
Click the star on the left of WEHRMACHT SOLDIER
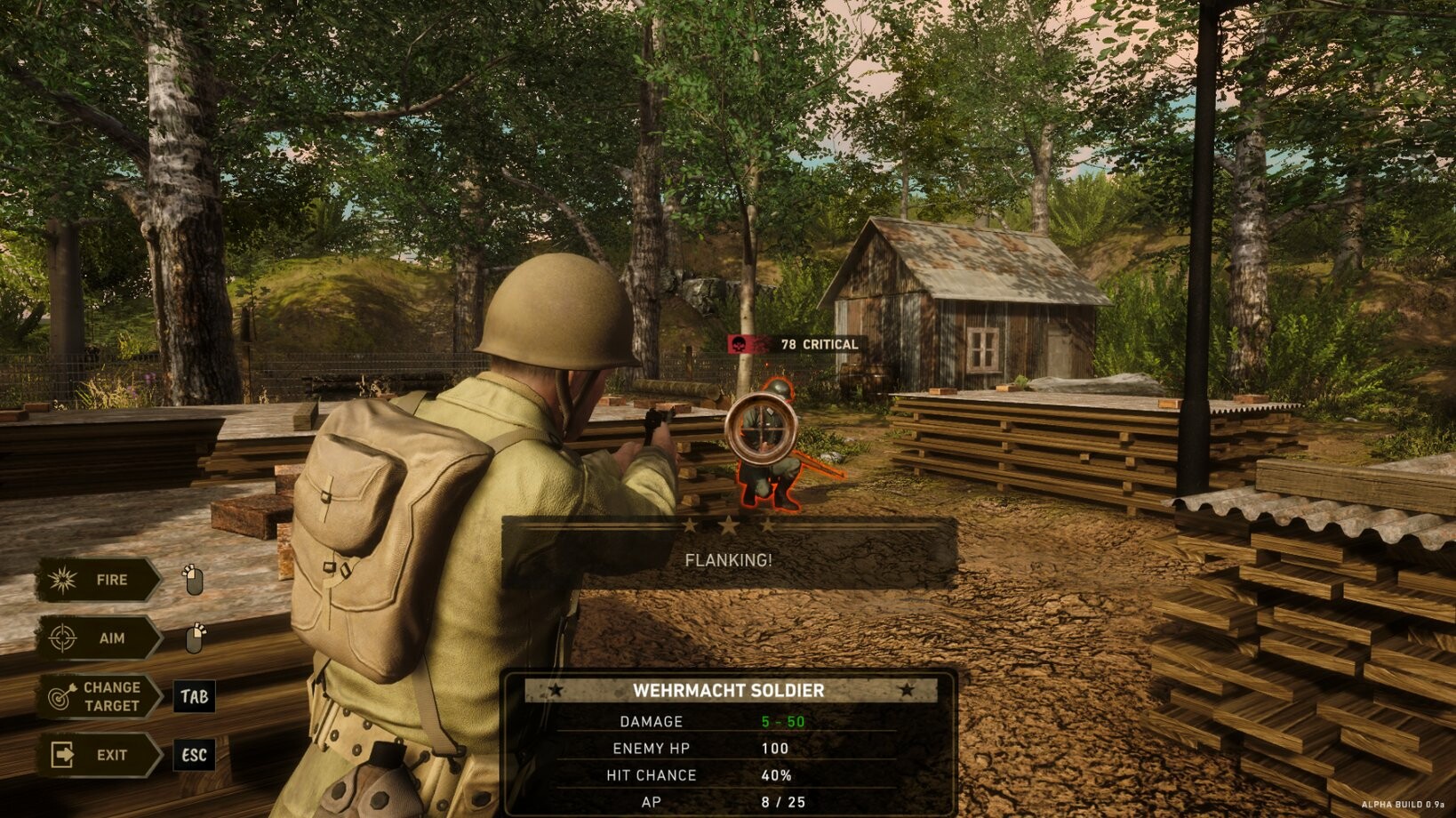pos(556,690)
